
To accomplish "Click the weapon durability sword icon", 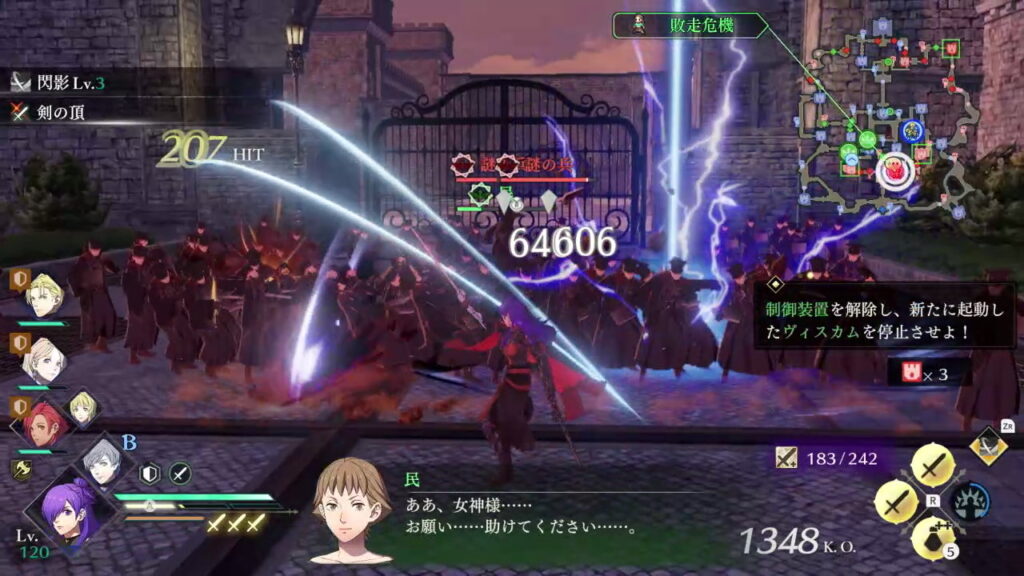I will click(787, 458).
